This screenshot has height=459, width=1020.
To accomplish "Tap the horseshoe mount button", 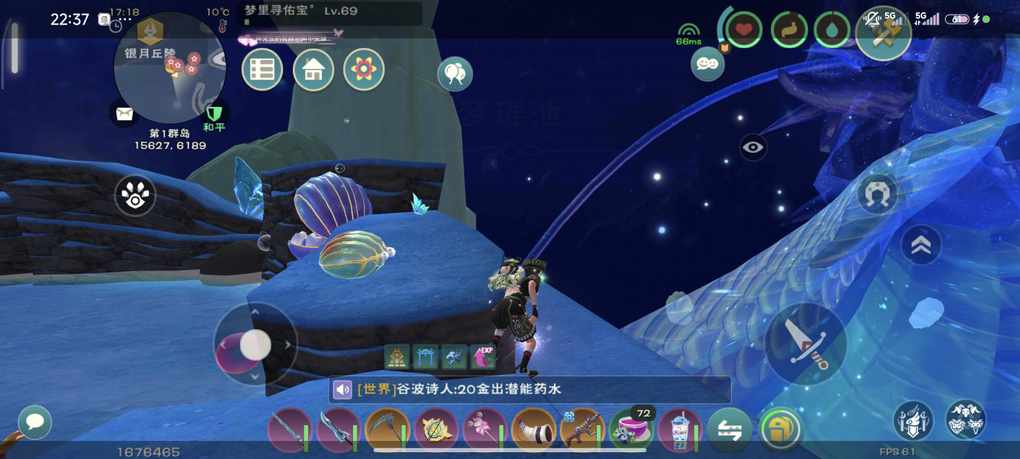I will (x=877, y=194).
